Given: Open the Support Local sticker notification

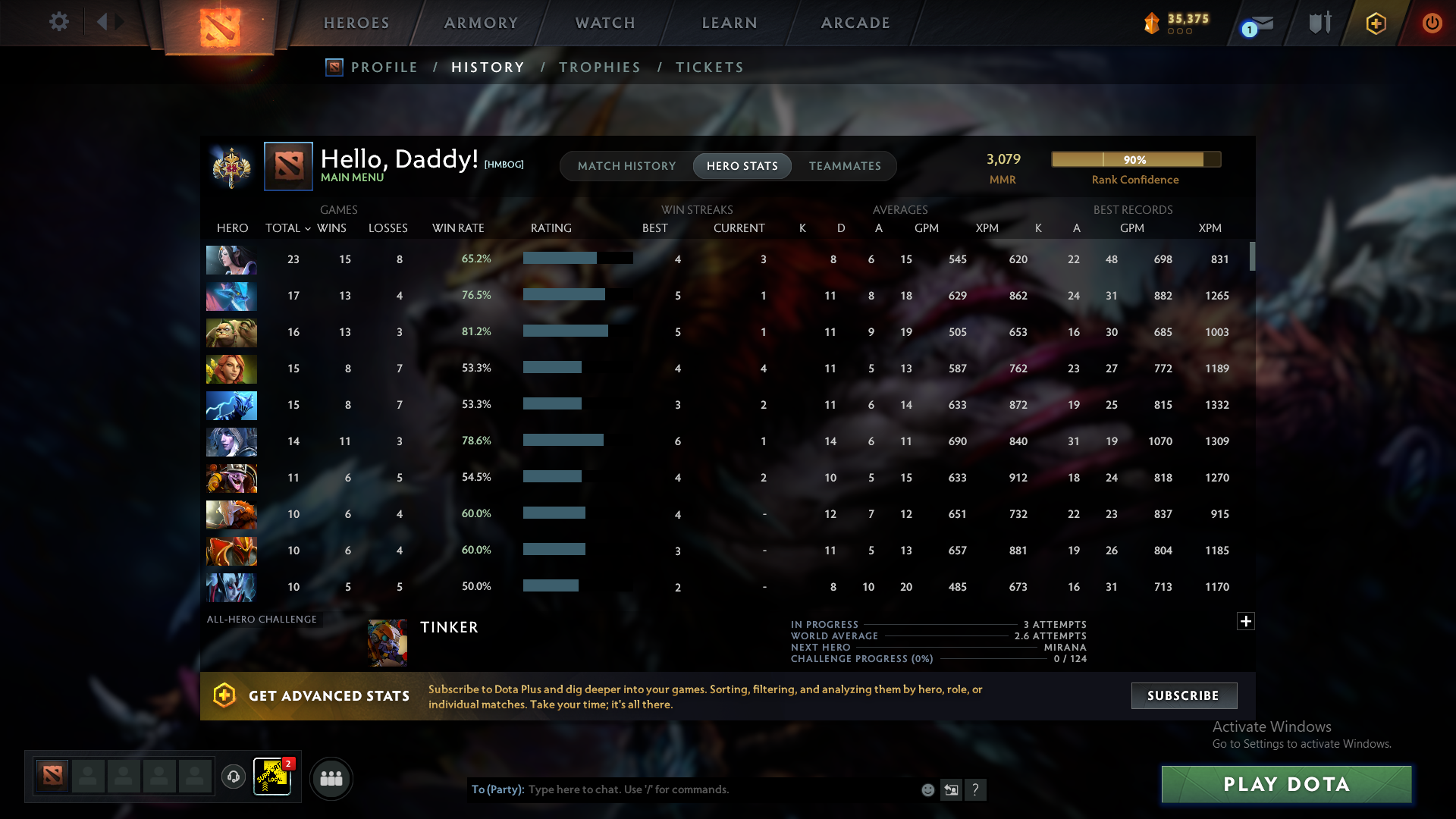Looking at the screenshot, I should [272, 778].
